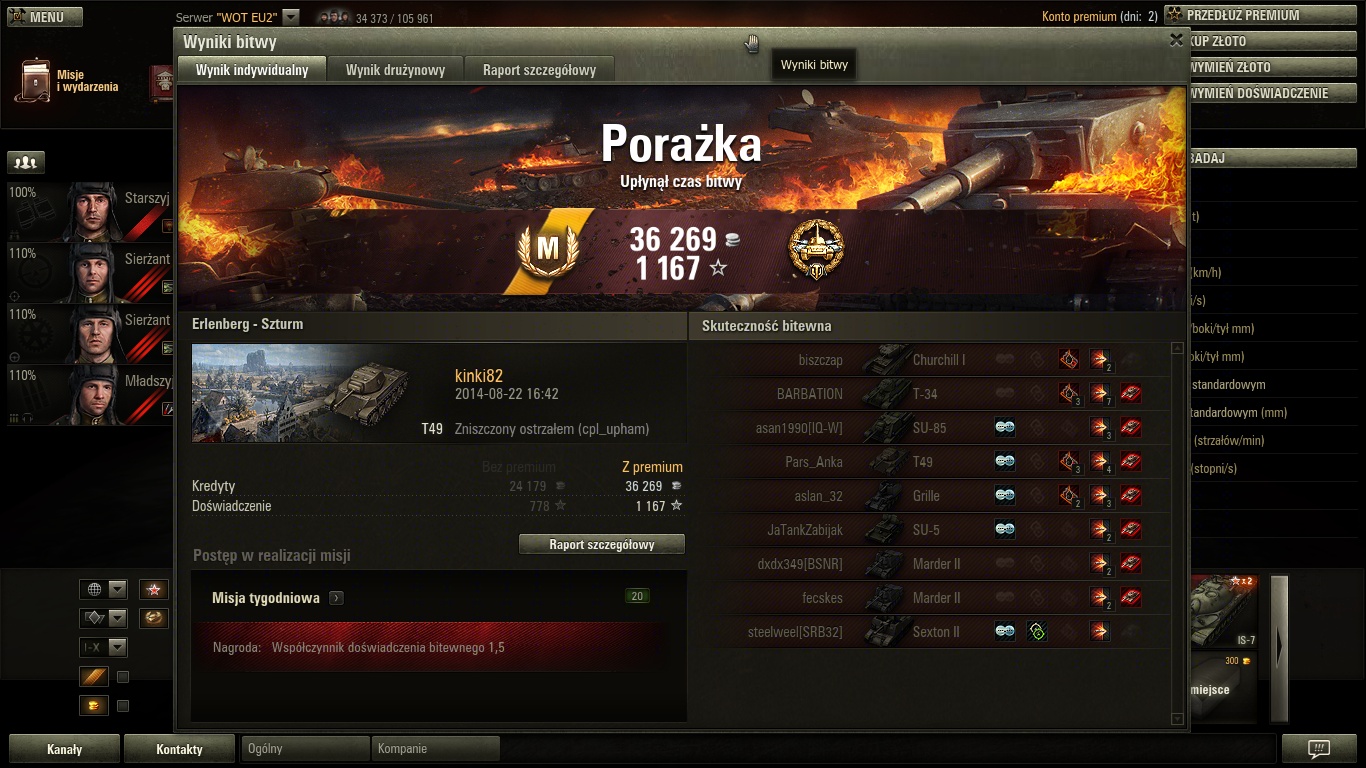The image size is (1366, 768).
Task: Expand the Misja tygodniowa arrow
Action: click(336, 598)
